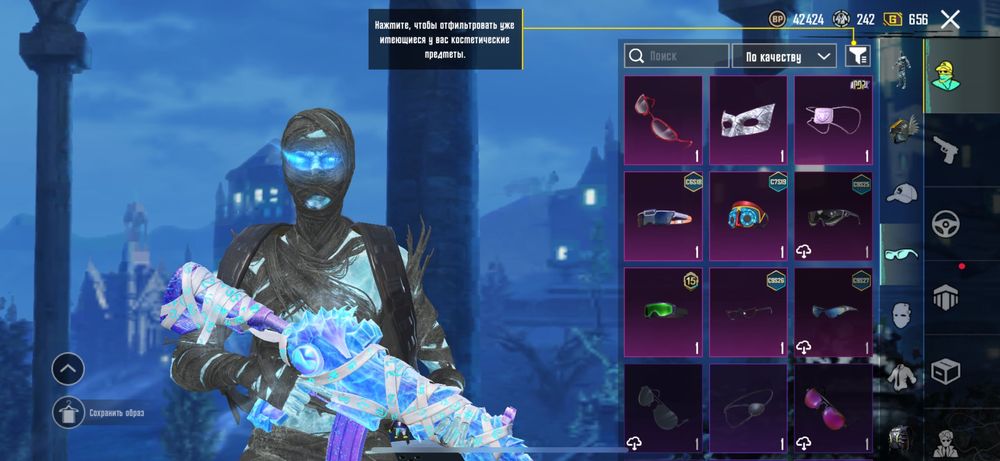The height and width of the screenshot is (461, 1000).
Task: Click the Поиск search field
Action: point(675,56)
